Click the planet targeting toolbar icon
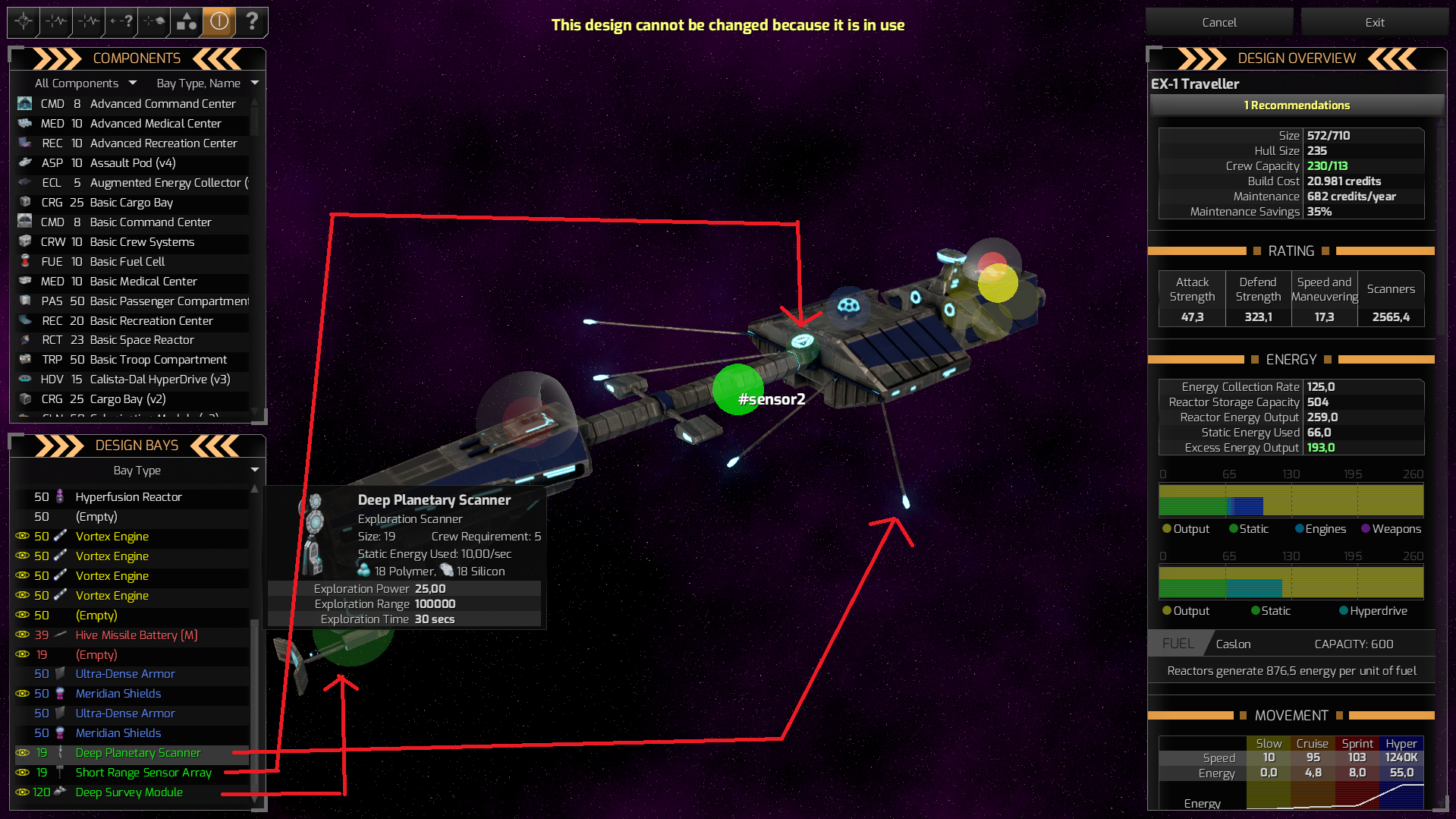The height and width of the screenshot is (819, 1456). tap(153, 22)
